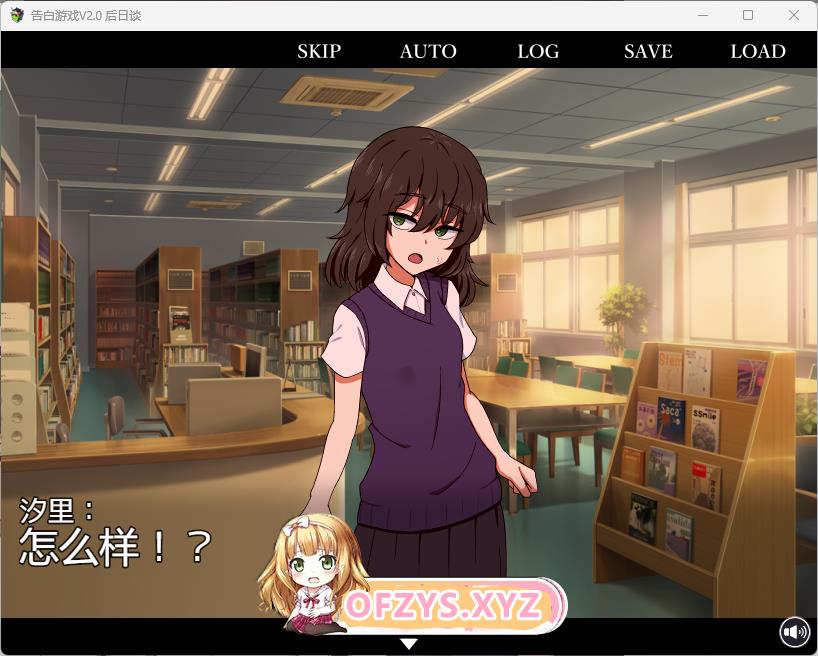This screenshot has width=818, height=656.
Task: Open the dialogue LOG
Action: (538, 51)
